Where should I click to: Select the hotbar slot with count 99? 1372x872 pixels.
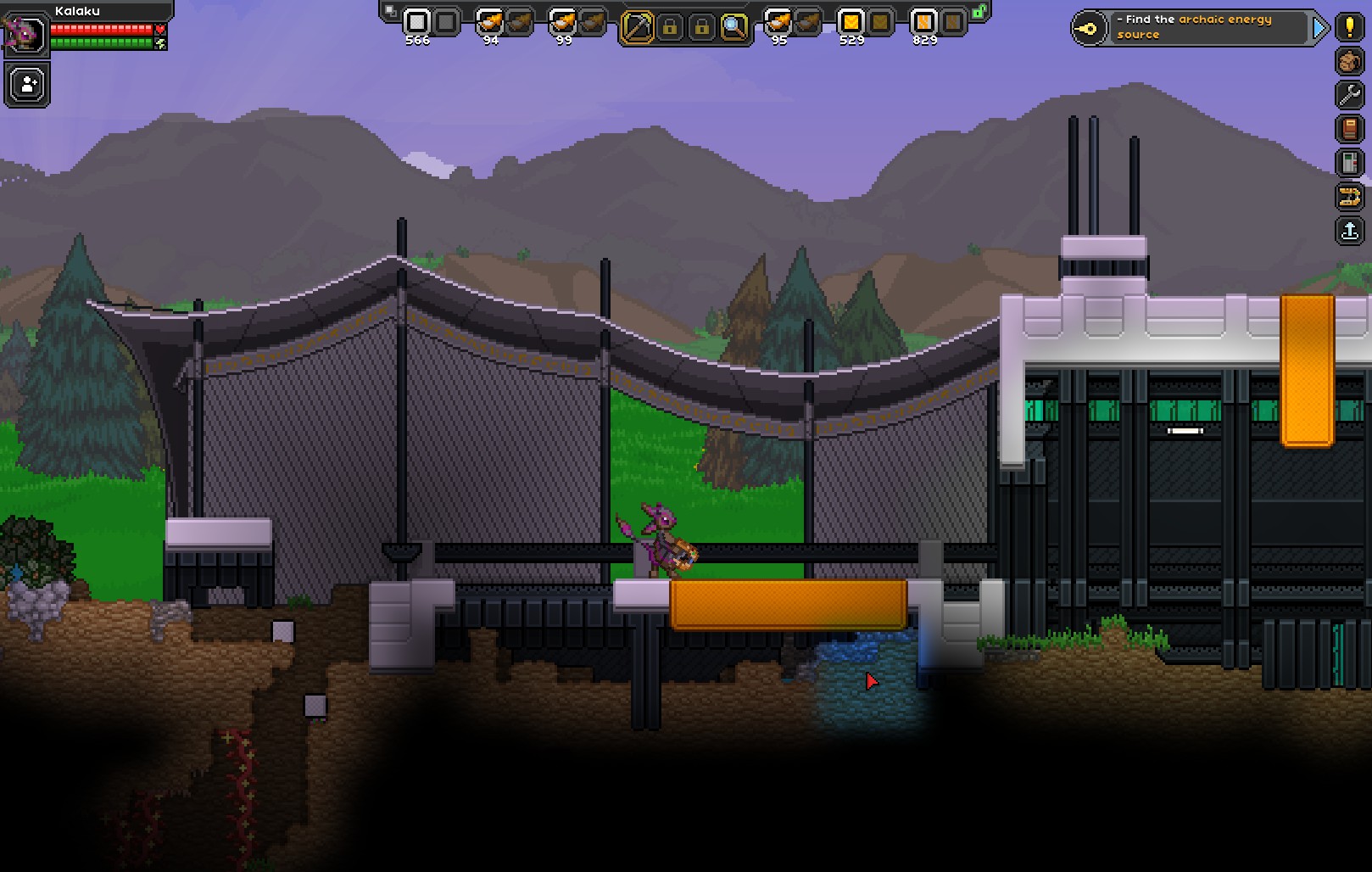(563, 22)
